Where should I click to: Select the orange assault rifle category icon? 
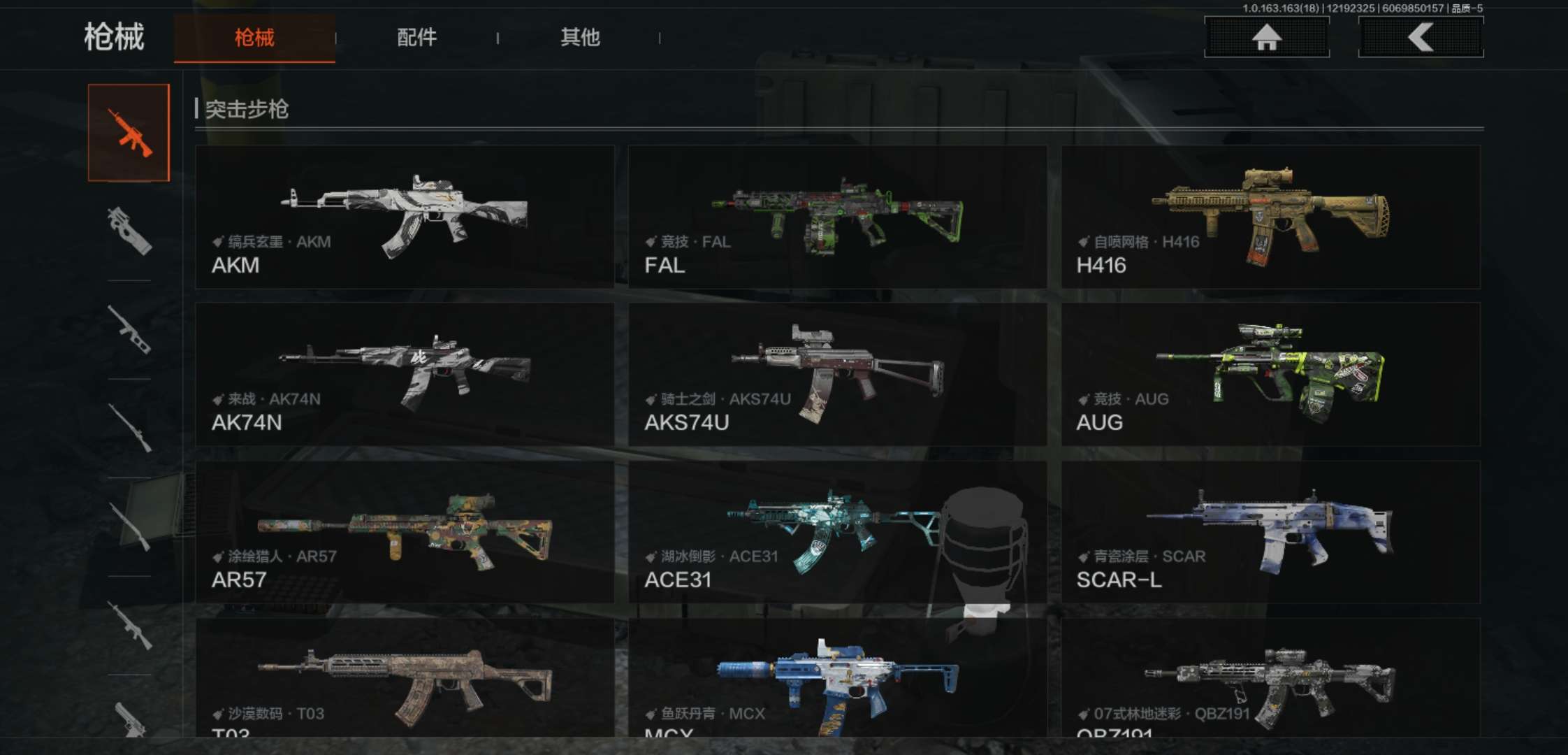tap(129, 133)
